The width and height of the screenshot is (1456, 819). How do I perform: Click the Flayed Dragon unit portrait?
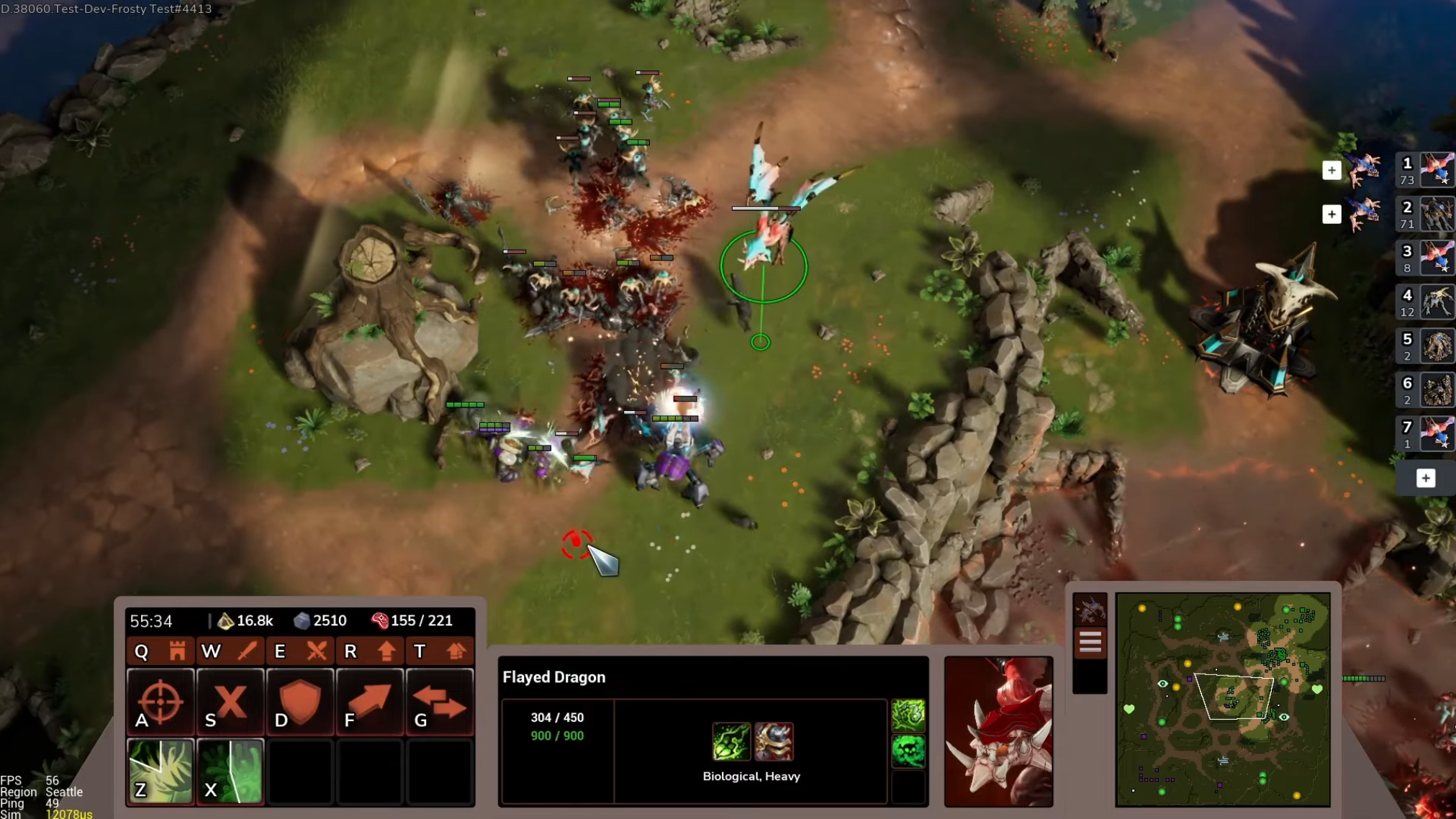(998, 730)
